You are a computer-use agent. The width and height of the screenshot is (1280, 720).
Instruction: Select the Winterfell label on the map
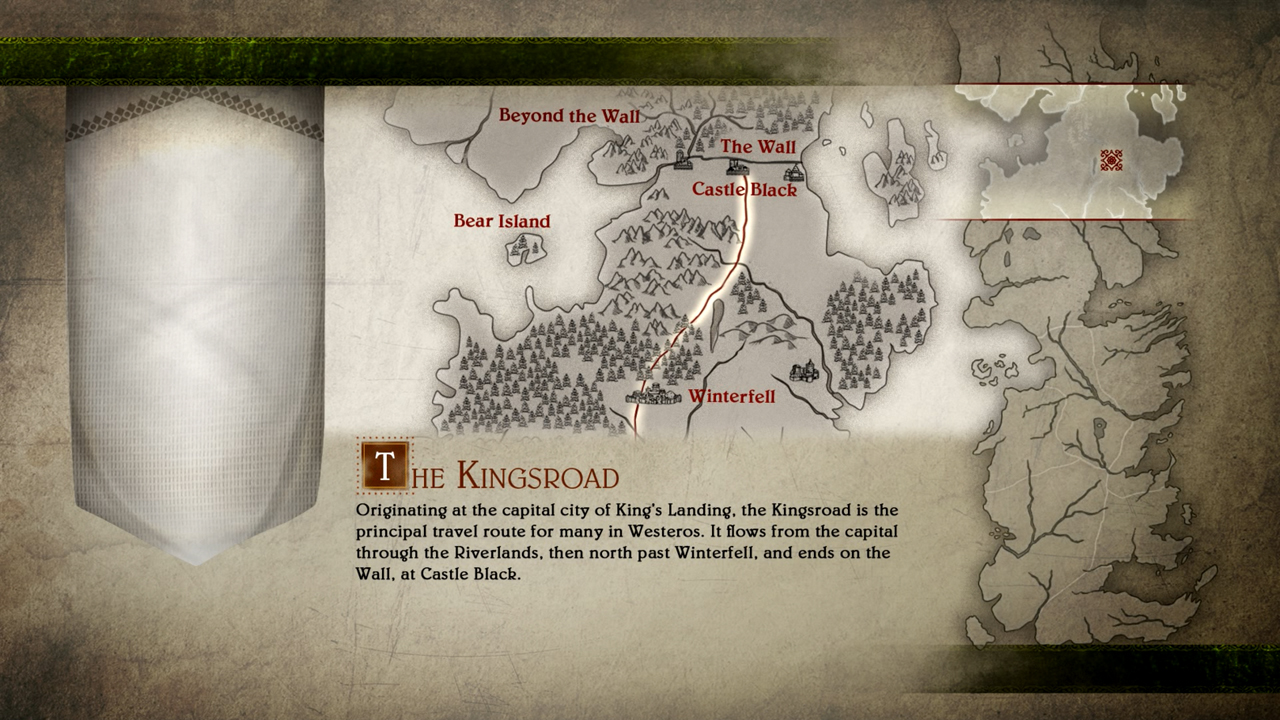[x=731, y=397]
